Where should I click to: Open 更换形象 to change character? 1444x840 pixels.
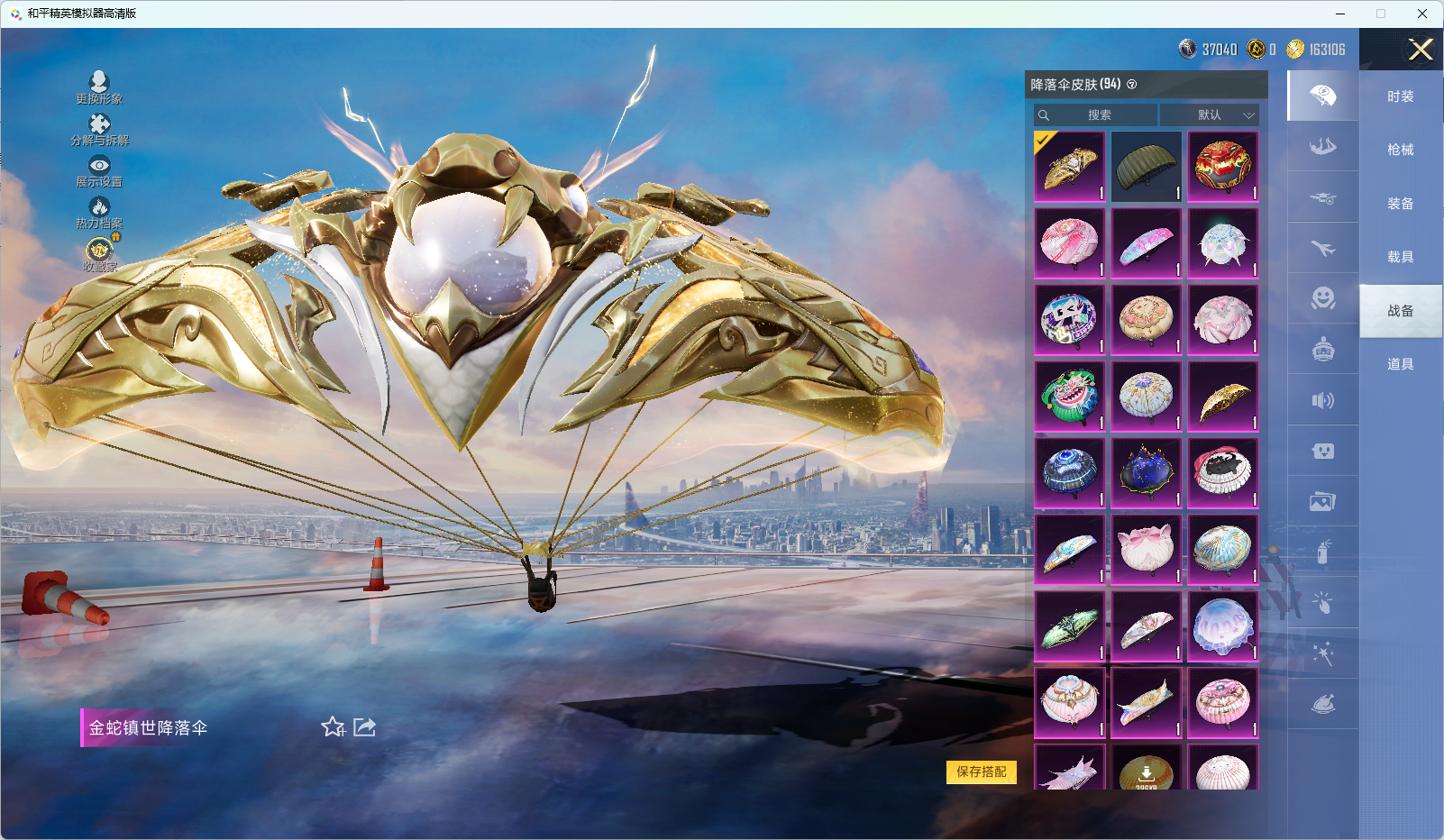pyautogui.click(x=99, y=87)
